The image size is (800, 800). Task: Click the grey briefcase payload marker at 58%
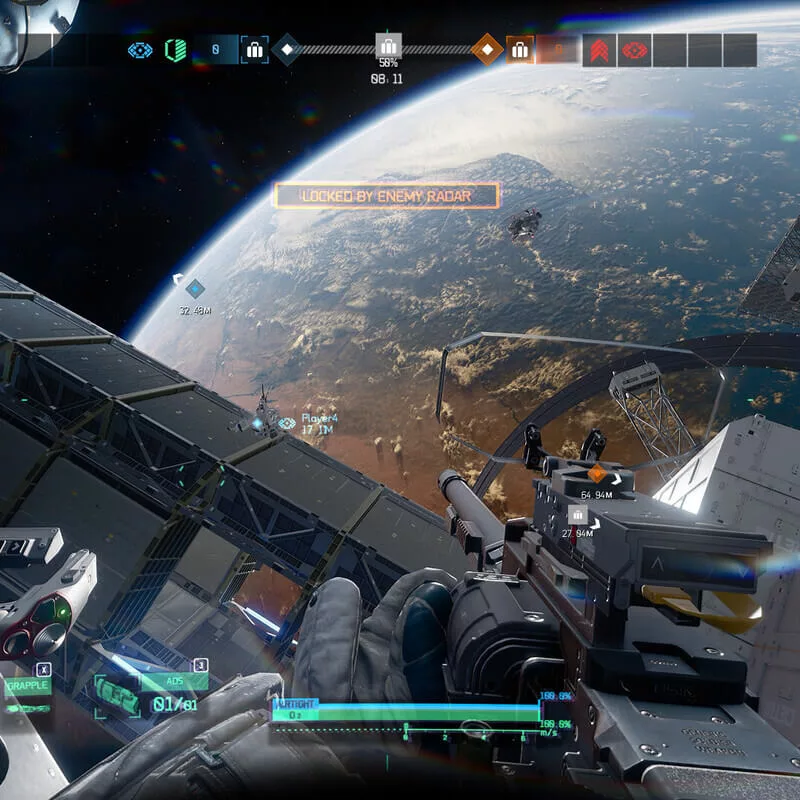[388, 46]
